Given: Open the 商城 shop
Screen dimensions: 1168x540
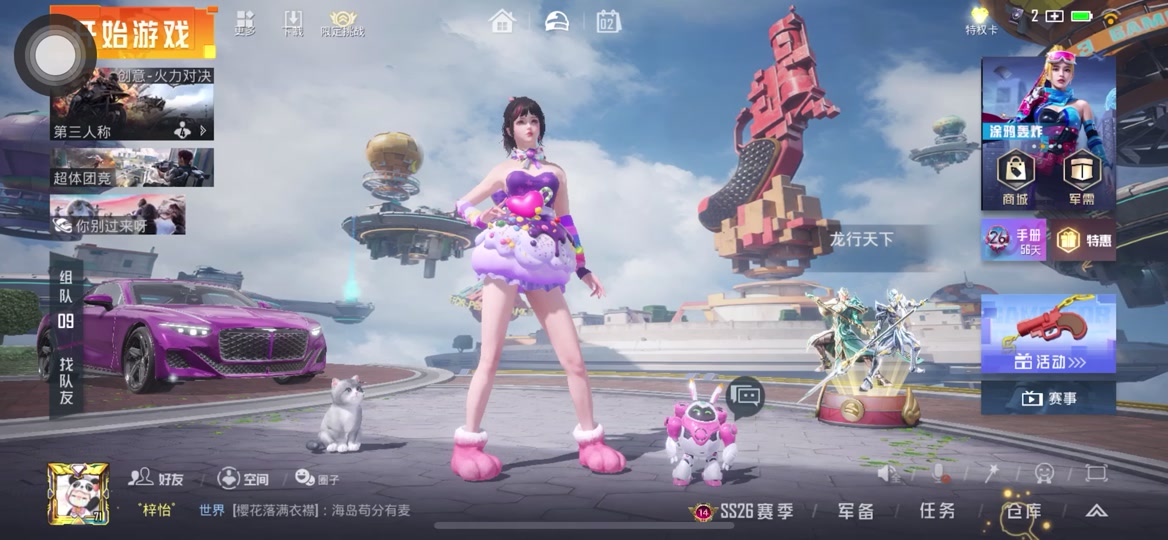Looking at the screenshot, I should tap(1015, 178).
